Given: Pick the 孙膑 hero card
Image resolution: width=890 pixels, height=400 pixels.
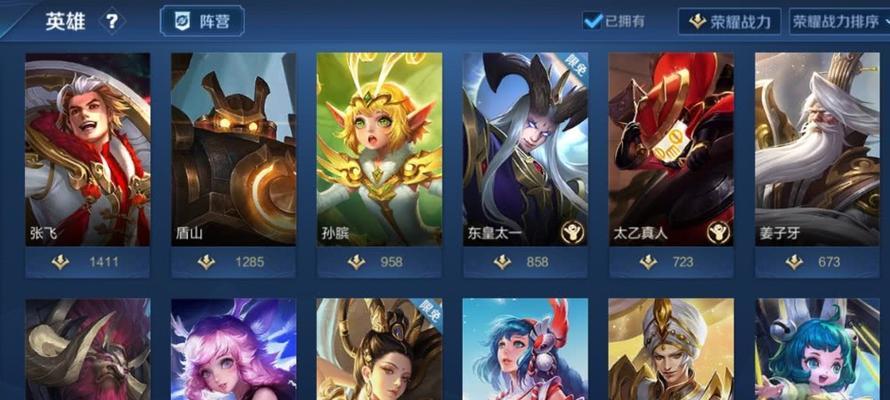Looking at the screenshot, I should [379, 160].
